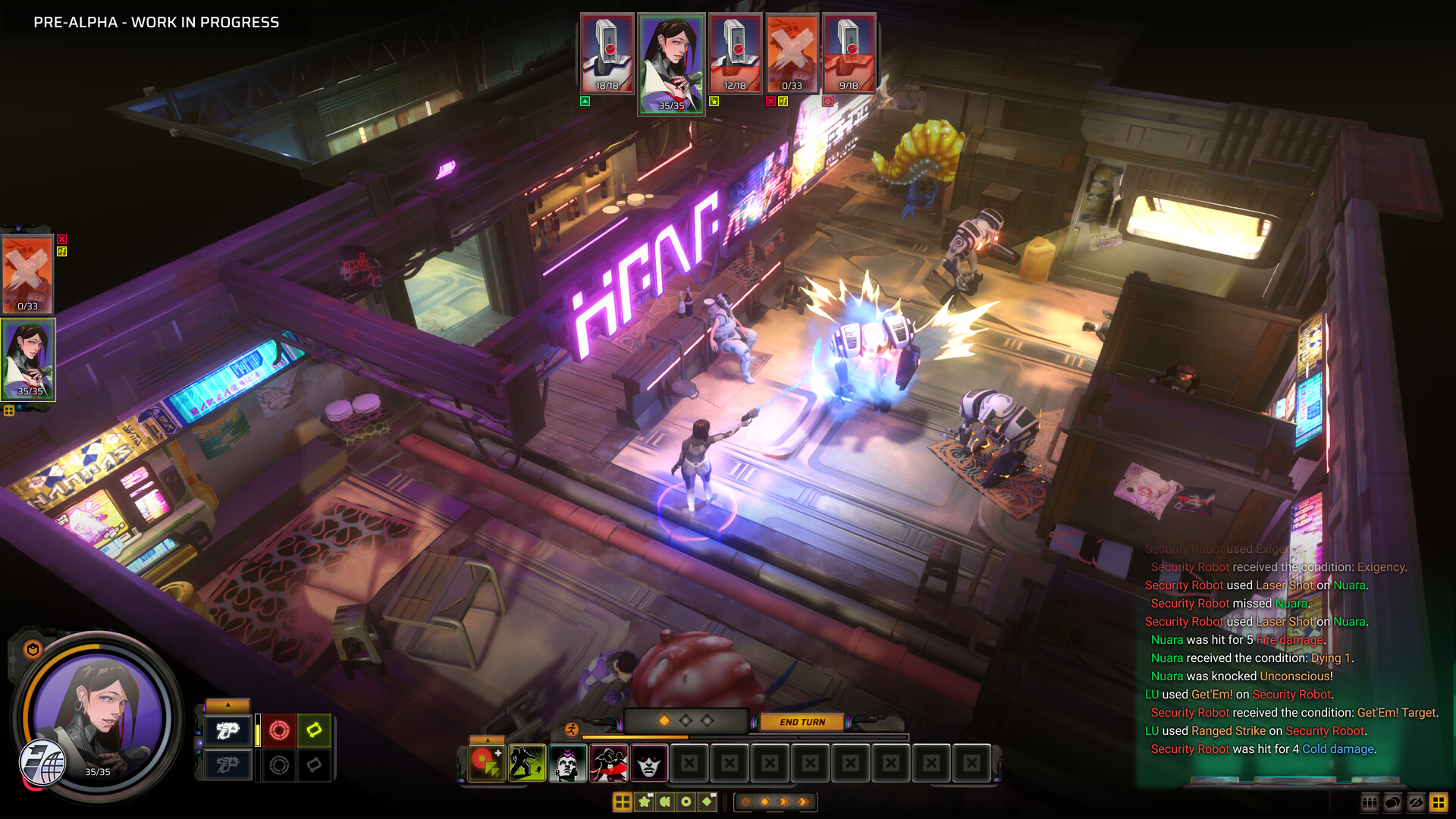Click the orange movement progress bar

635,736
